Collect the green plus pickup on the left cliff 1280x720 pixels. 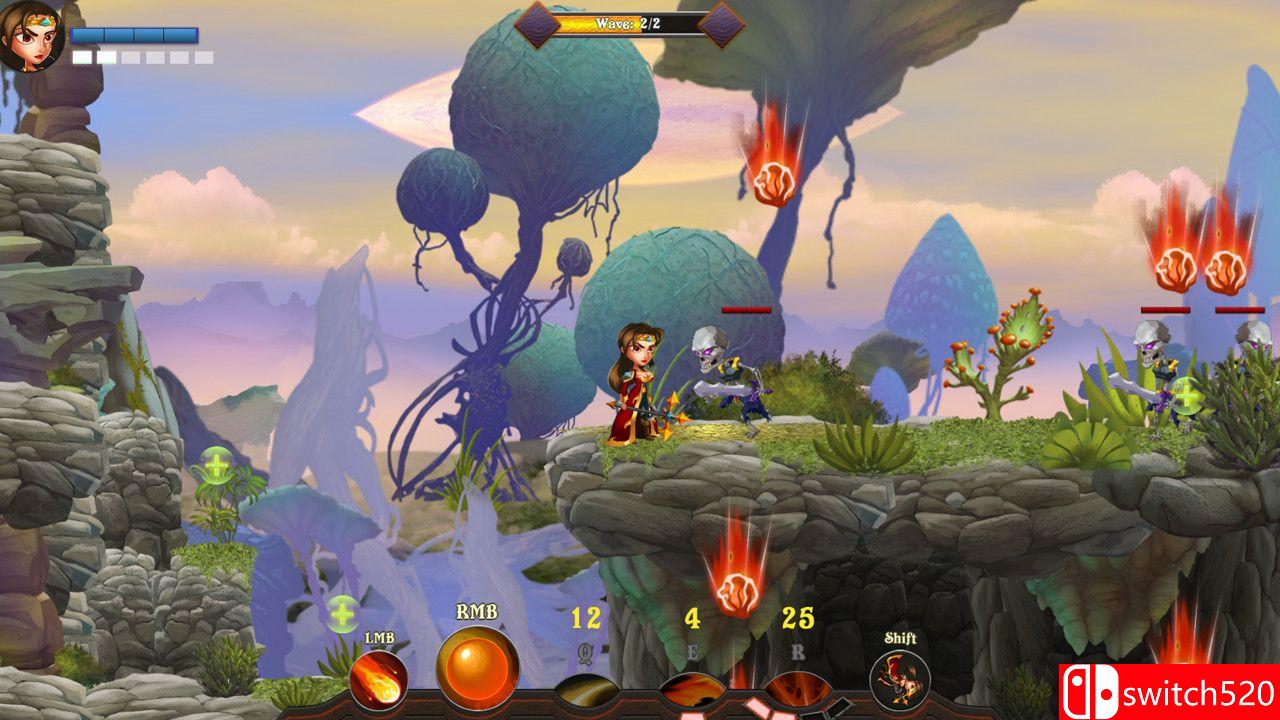216,463
